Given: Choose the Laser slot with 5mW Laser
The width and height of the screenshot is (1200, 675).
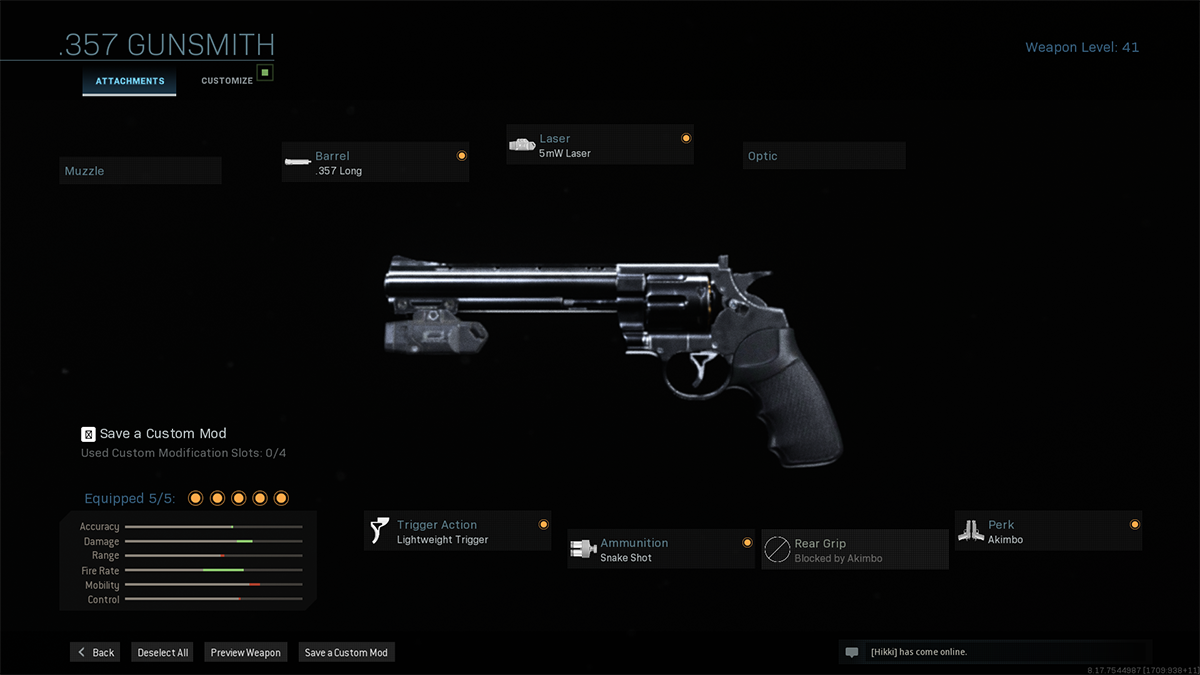Looking at the screenshot, I should [599, 146].
